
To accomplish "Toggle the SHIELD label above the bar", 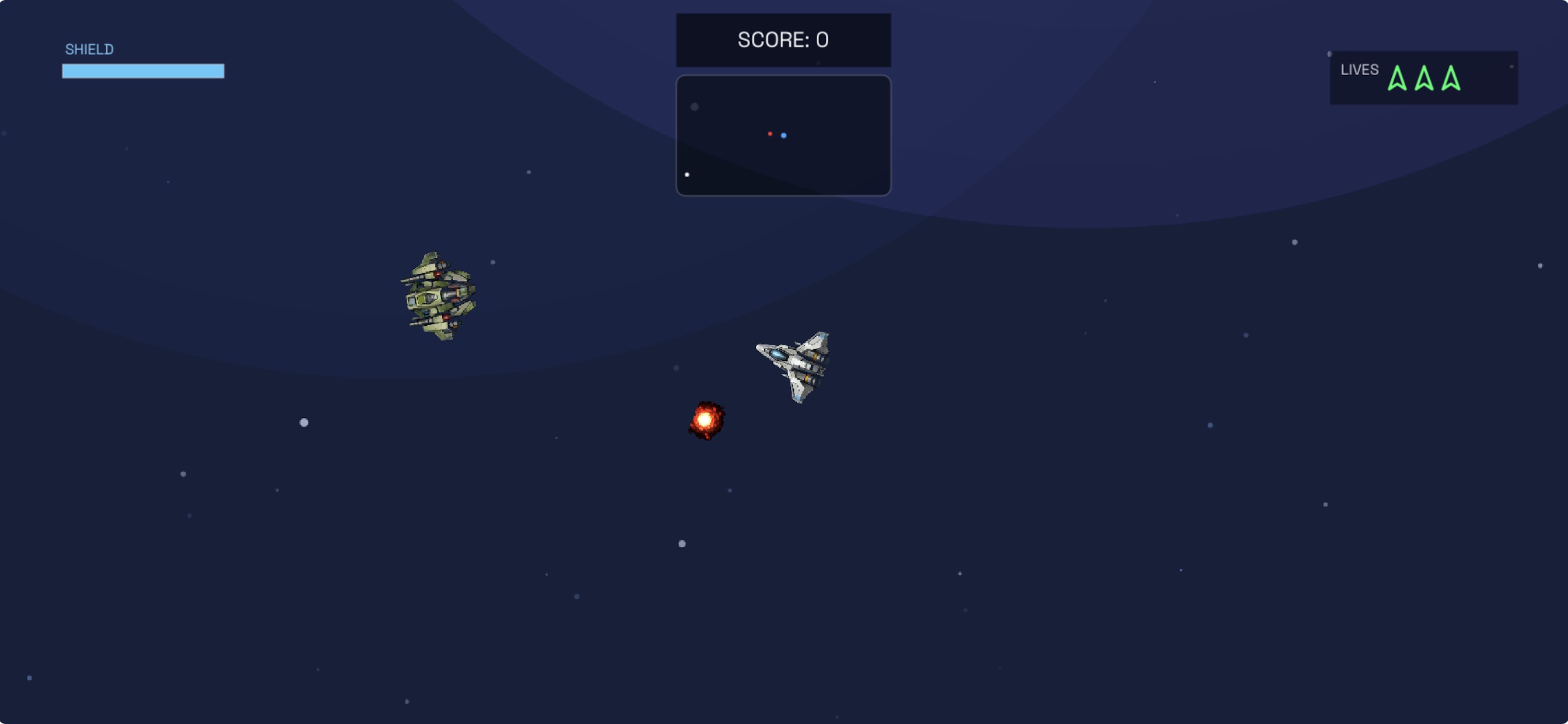I will (x=89, y=48).
